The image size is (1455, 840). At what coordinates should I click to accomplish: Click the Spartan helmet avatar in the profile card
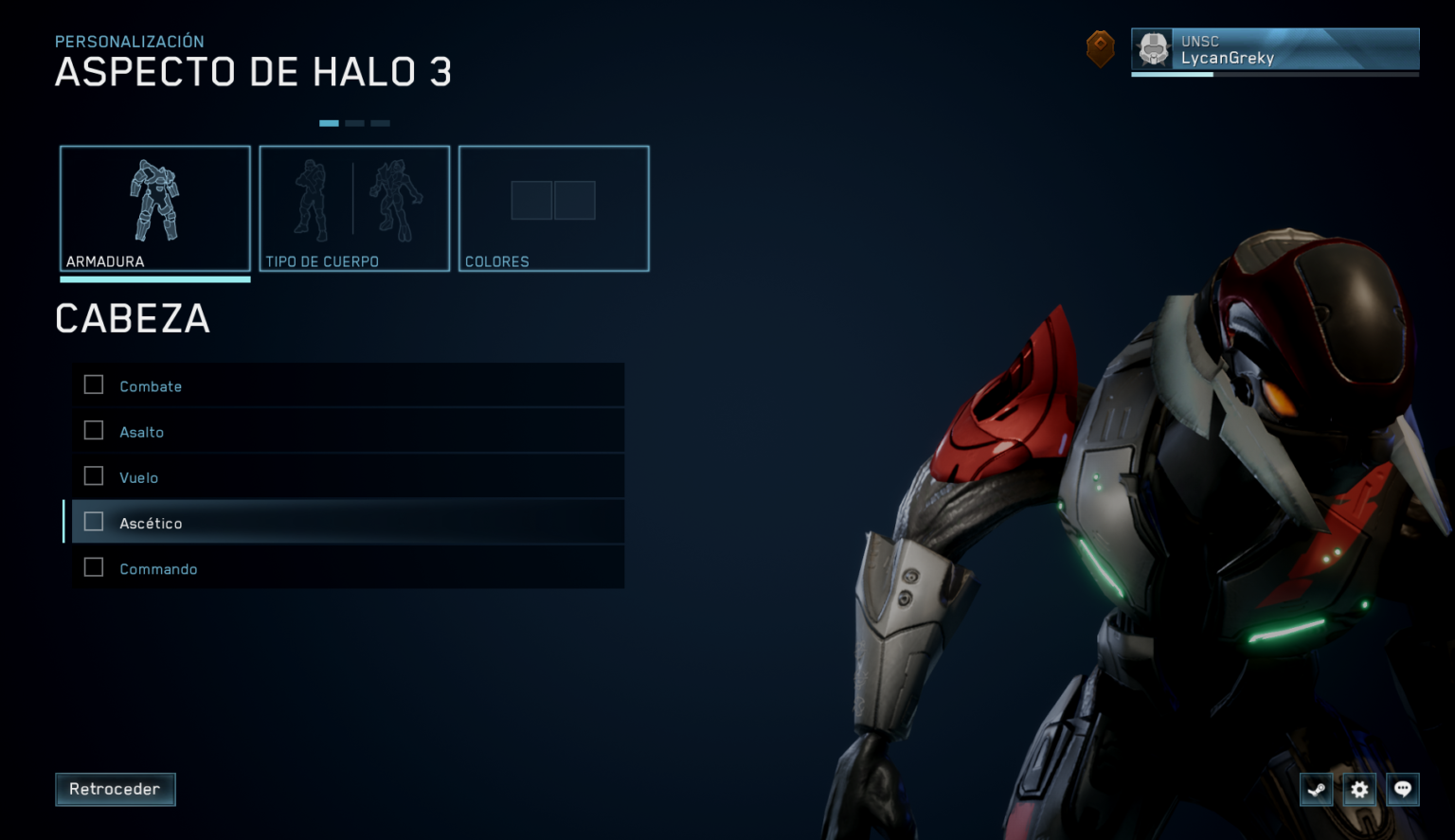1153,47
